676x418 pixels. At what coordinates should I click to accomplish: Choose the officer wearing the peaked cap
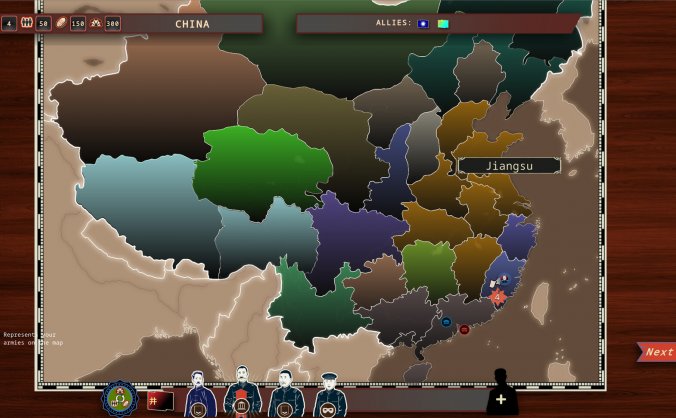click(329, 396)
